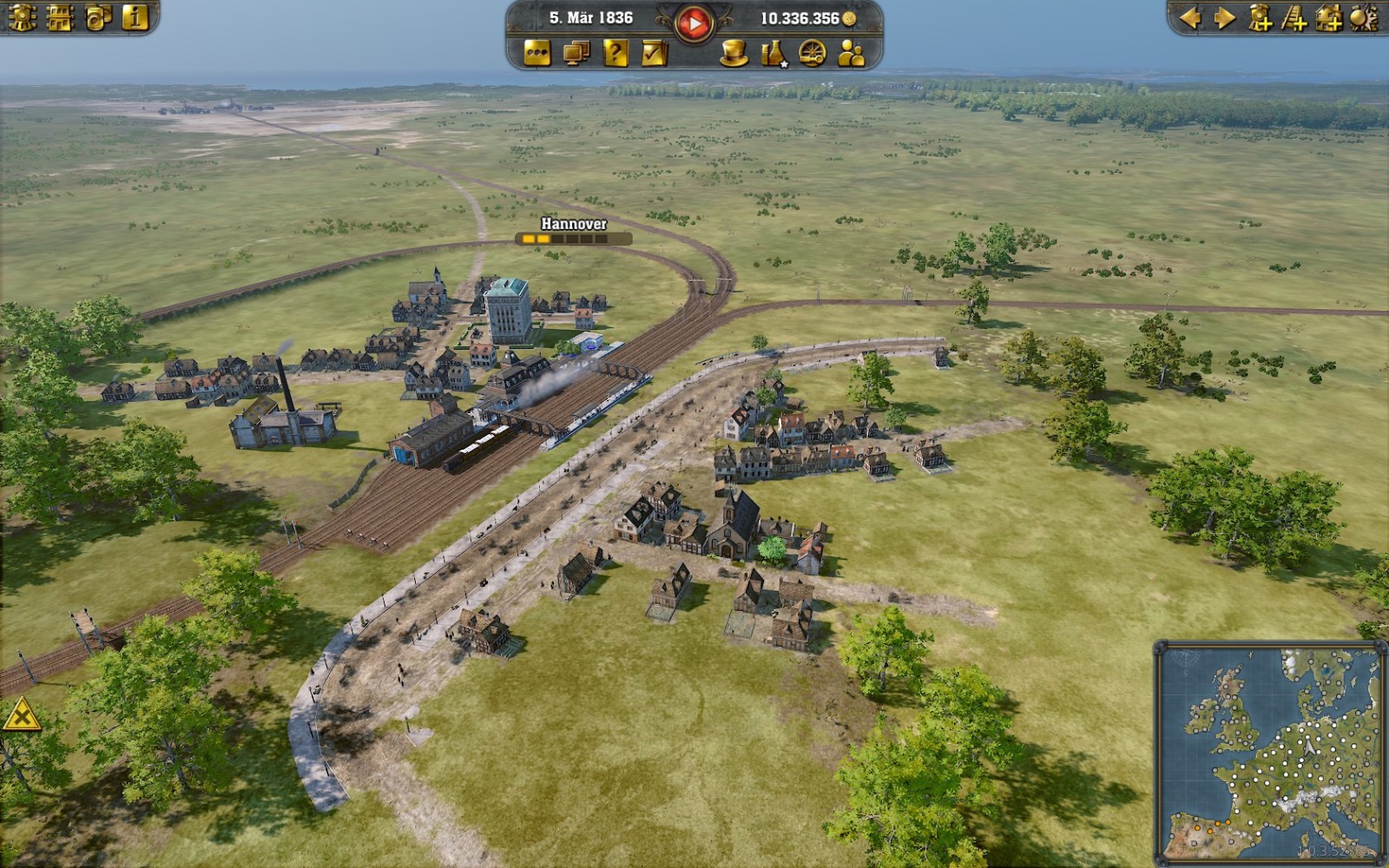Open the locomotive list icon

coord(22,17)
